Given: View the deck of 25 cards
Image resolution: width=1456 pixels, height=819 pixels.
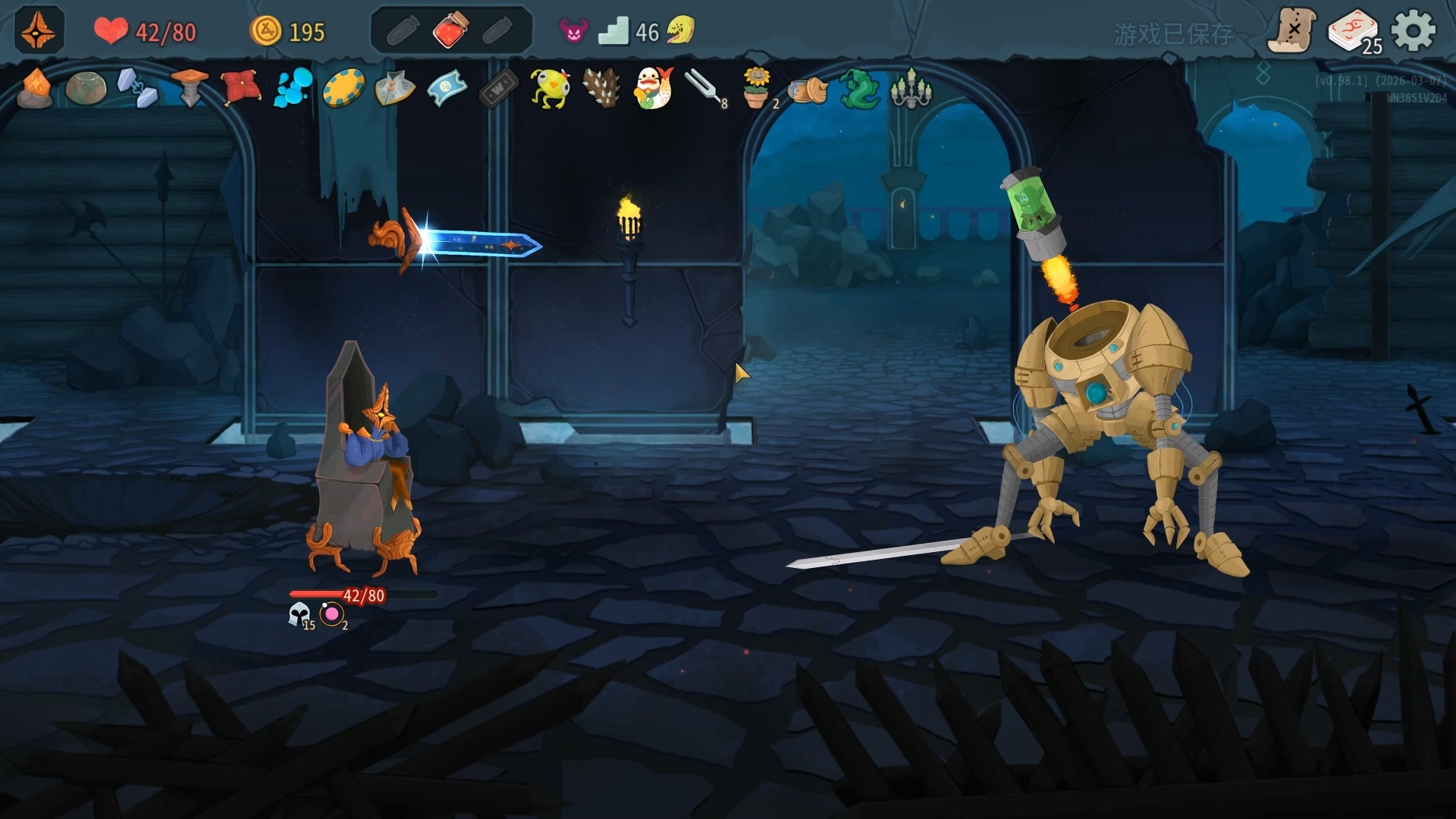Looking at the screenshot, I should (x=1352, y=32).
